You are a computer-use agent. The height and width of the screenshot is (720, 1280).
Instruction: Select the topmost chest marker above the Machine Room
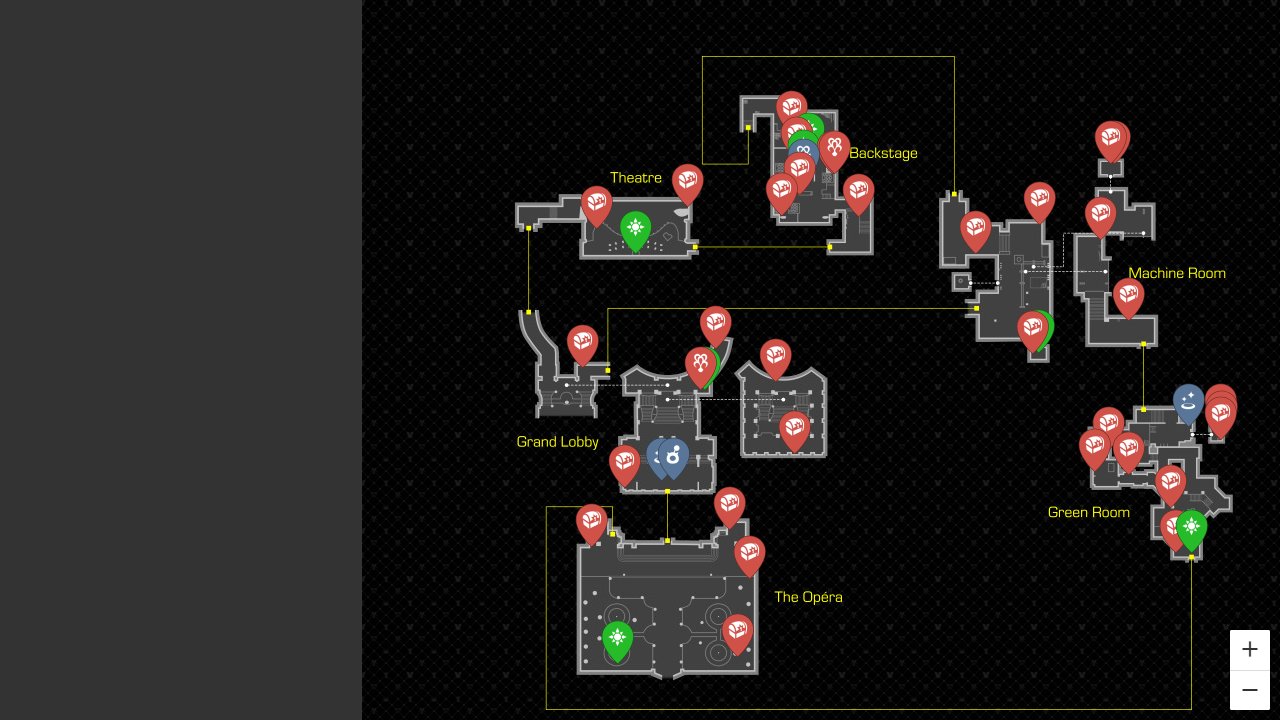pos(1111,139)
